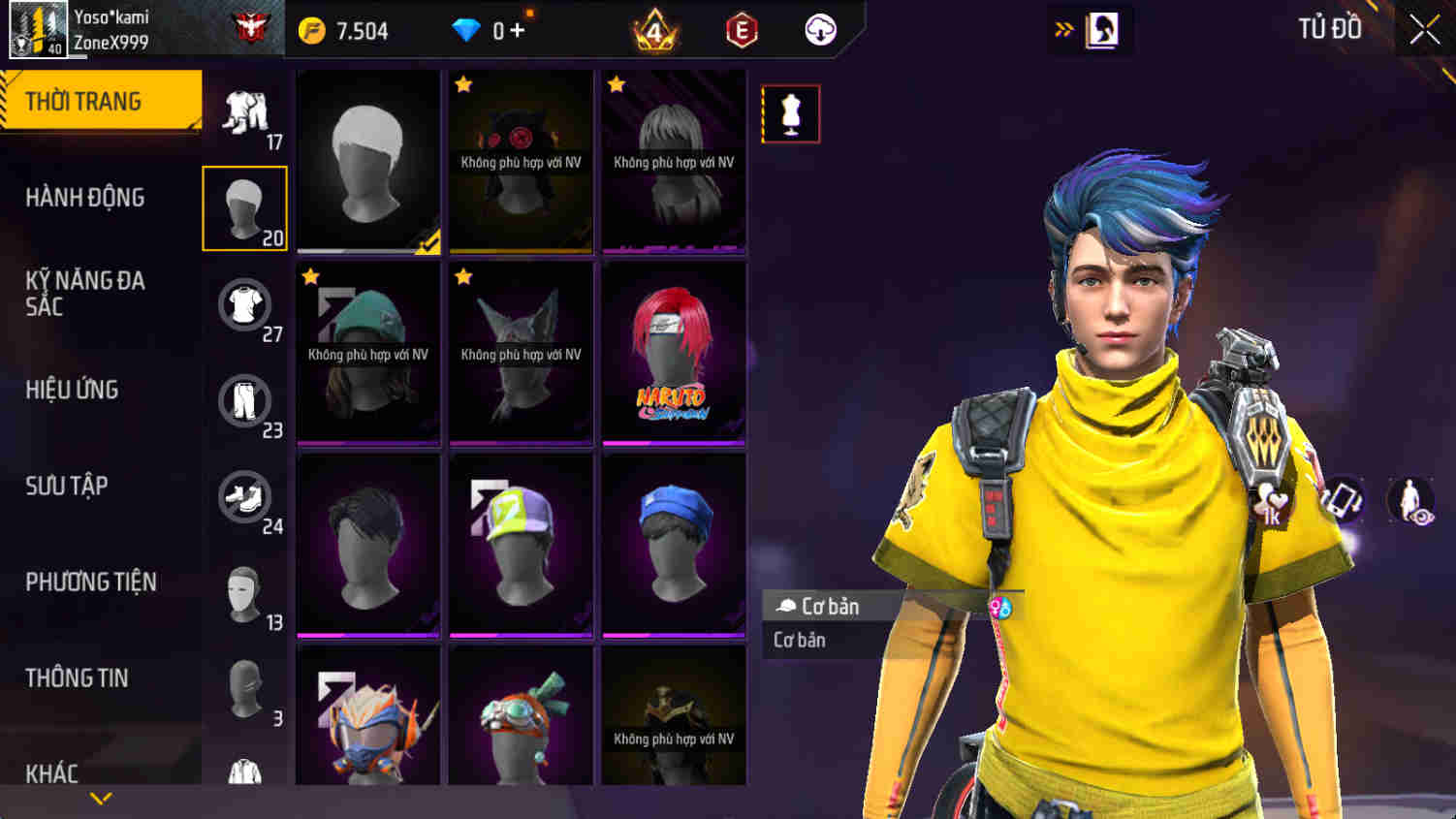Toggle the character gender switch icon

pos(1001,608)
